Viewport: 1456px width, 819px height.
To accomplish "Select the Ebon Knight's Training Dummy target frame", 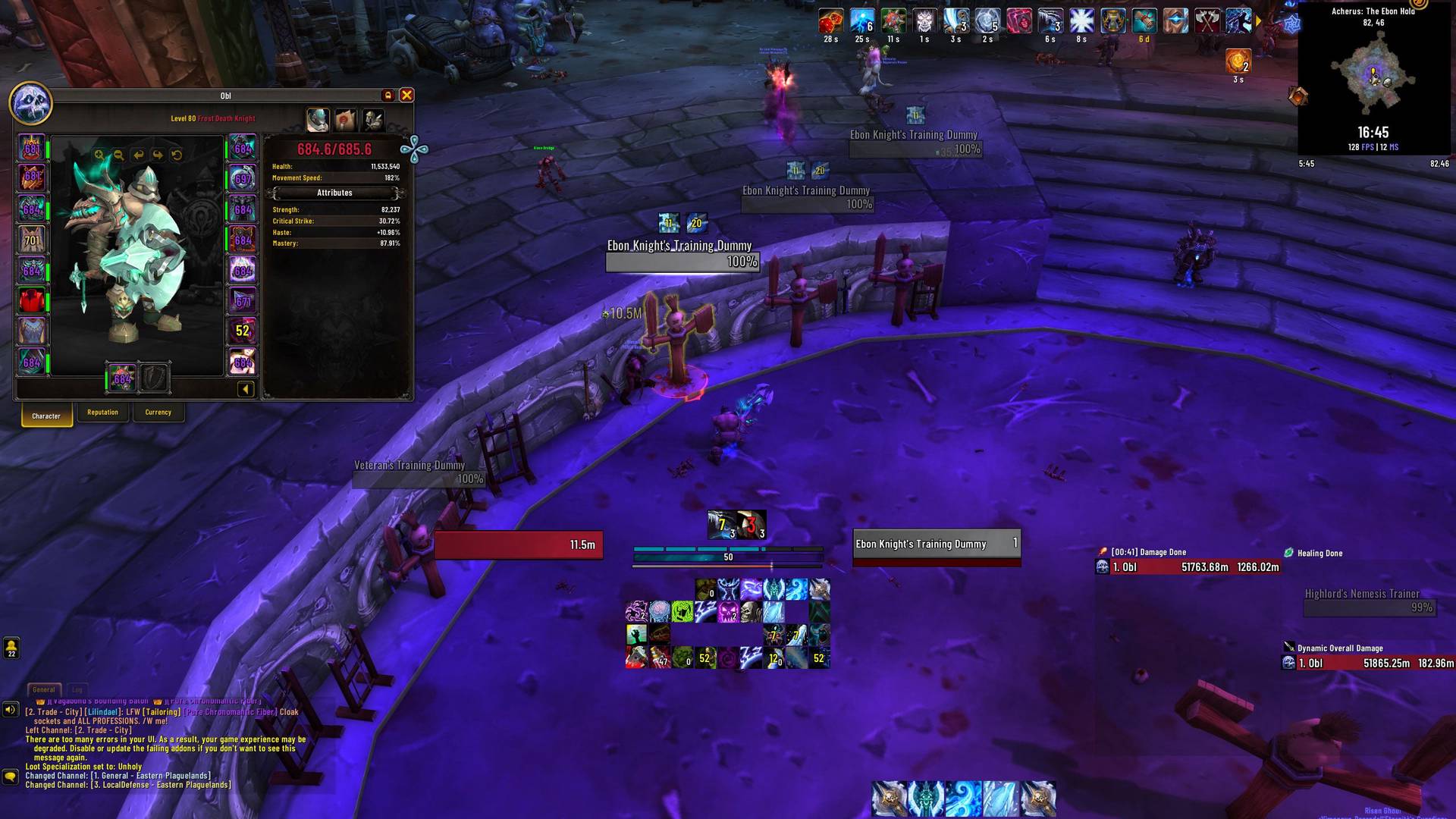I will (937, 544).
